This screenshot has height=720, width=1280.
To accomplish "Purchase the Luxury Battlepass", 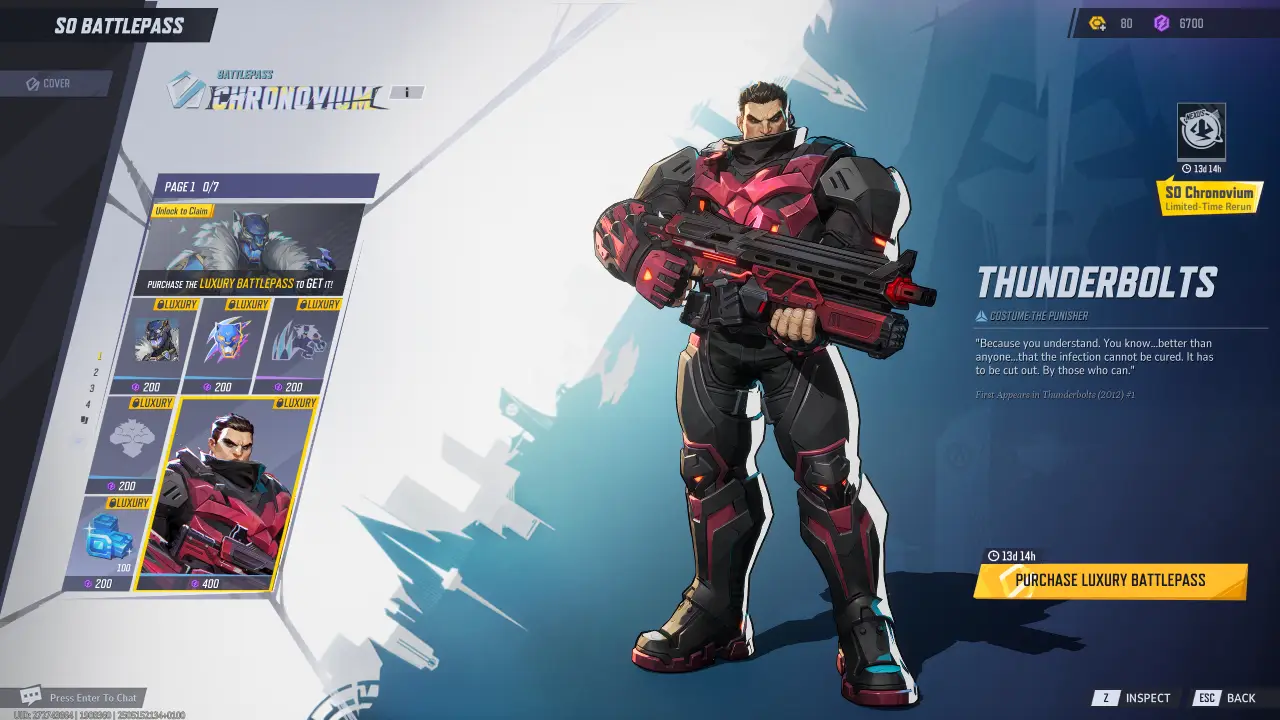I will (1110, 581).
